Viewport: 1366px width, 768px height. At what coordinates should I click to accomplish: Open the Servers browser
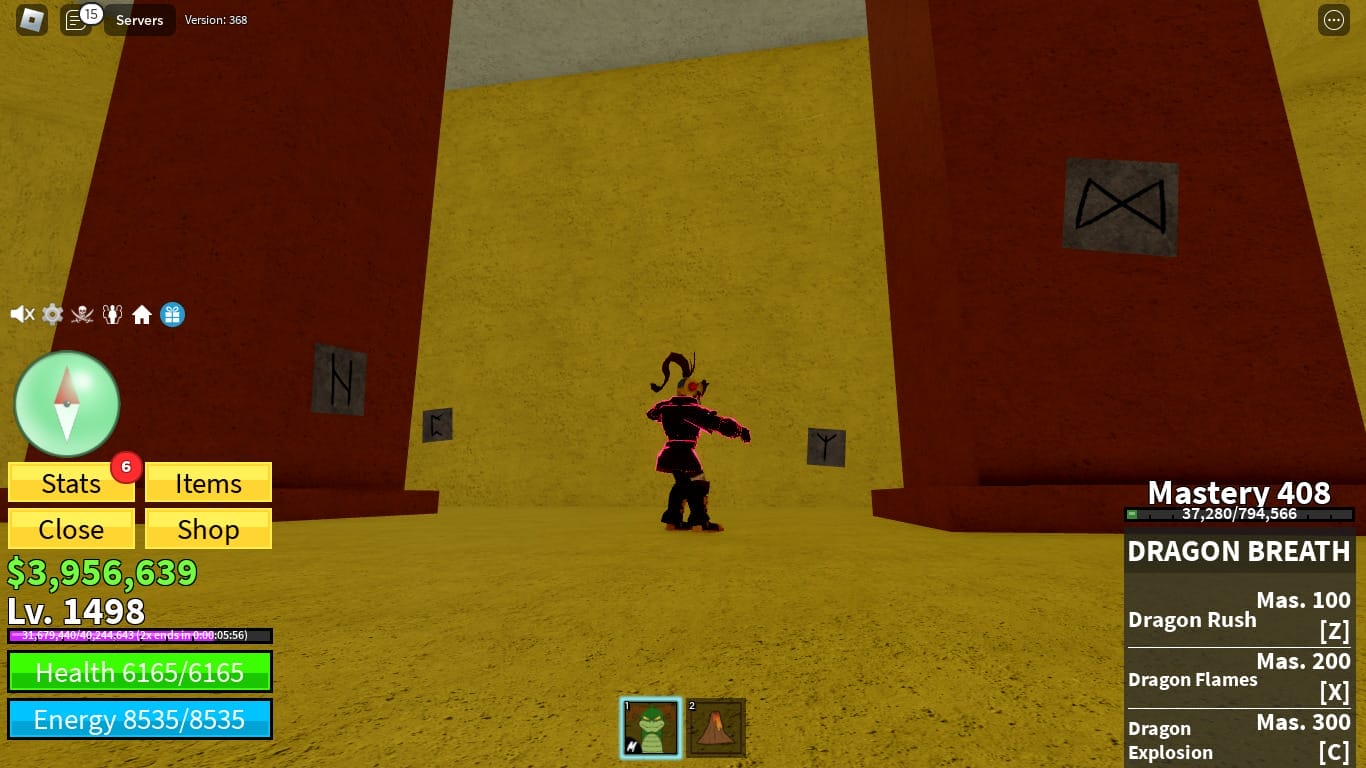(139, 19)
